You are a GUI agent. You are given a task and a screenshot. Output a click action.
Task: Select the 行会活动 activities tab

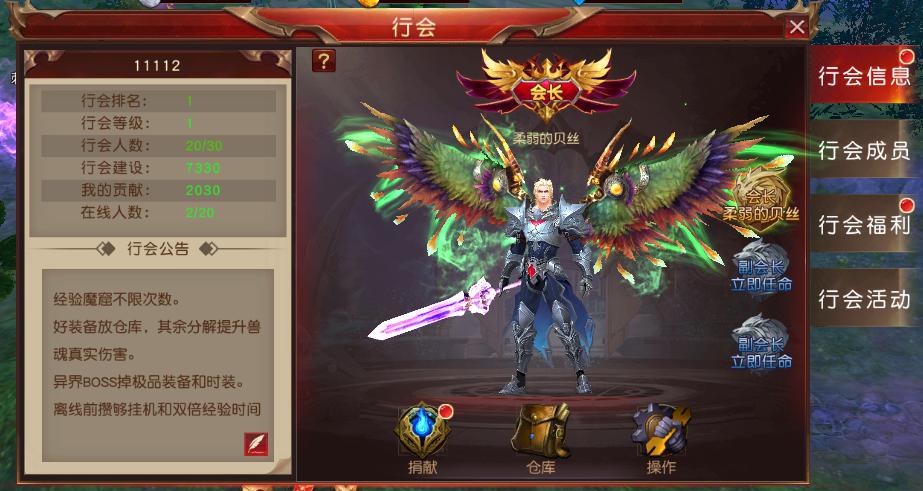tap(863, 298)
